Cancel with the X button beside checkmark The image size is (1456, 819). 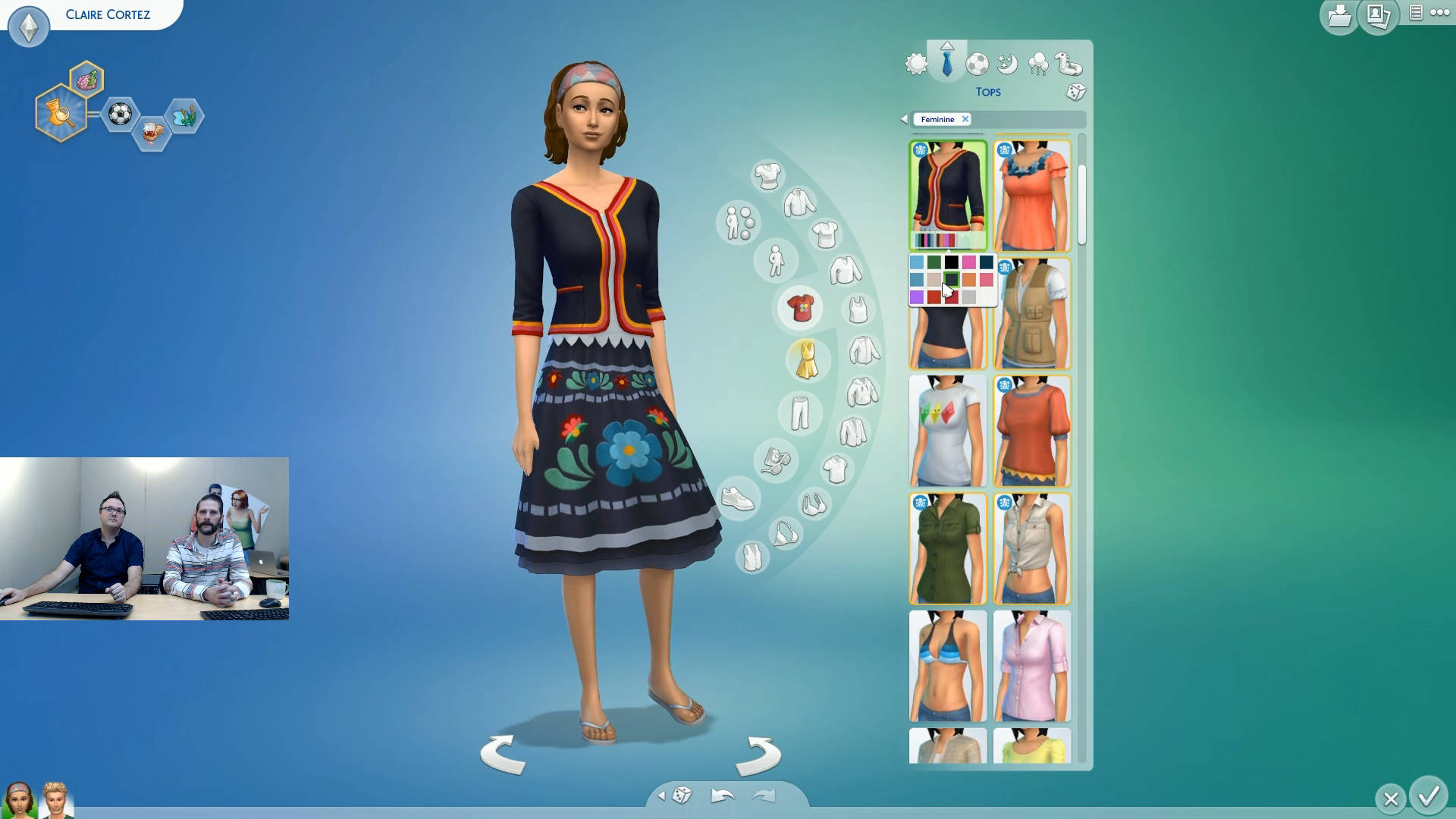(x=1390, y=799)
